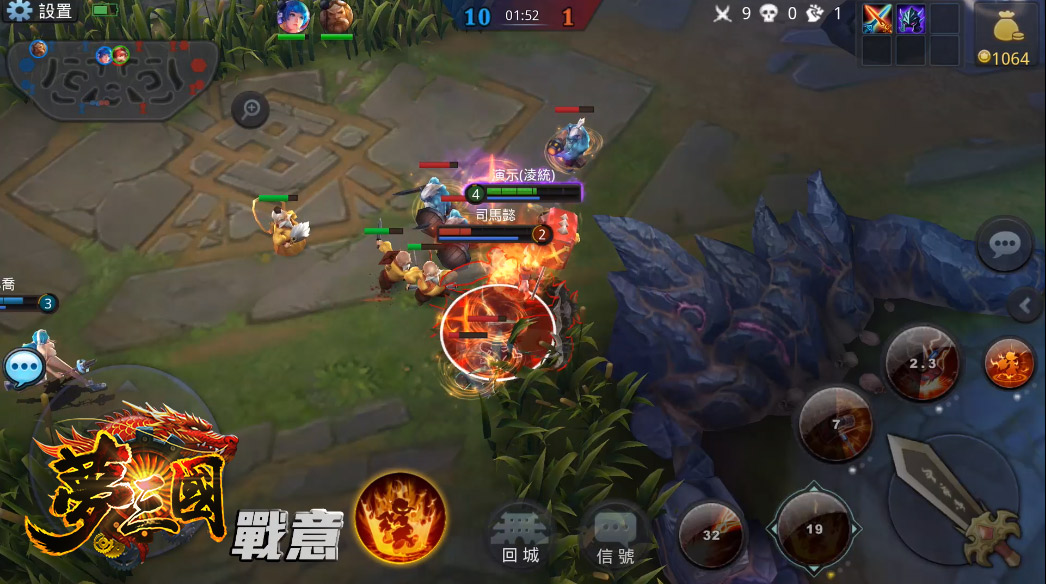The image size is (1046, 584).
Task: Activate the skill showing 19 cooldown
Action: pyautogui.click(x=813, y=528)
